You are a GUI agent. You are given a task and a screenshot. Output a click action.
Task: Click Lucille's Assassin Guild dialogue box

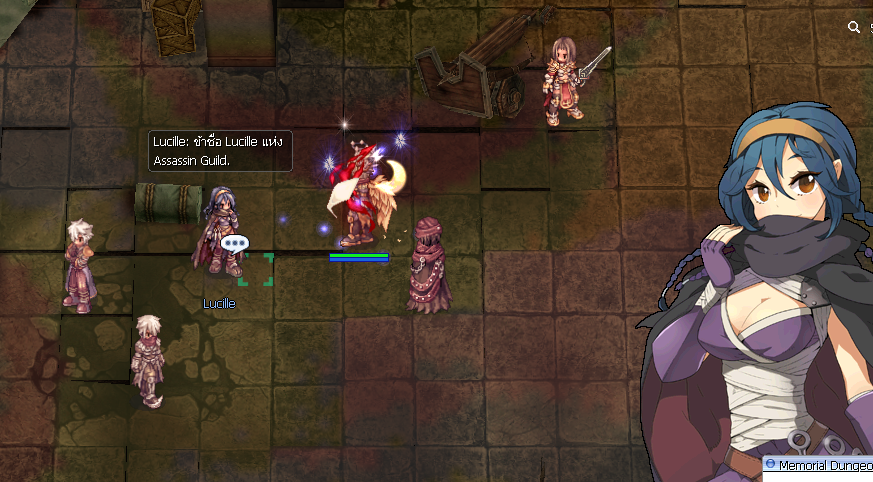(x=220, y=150)
